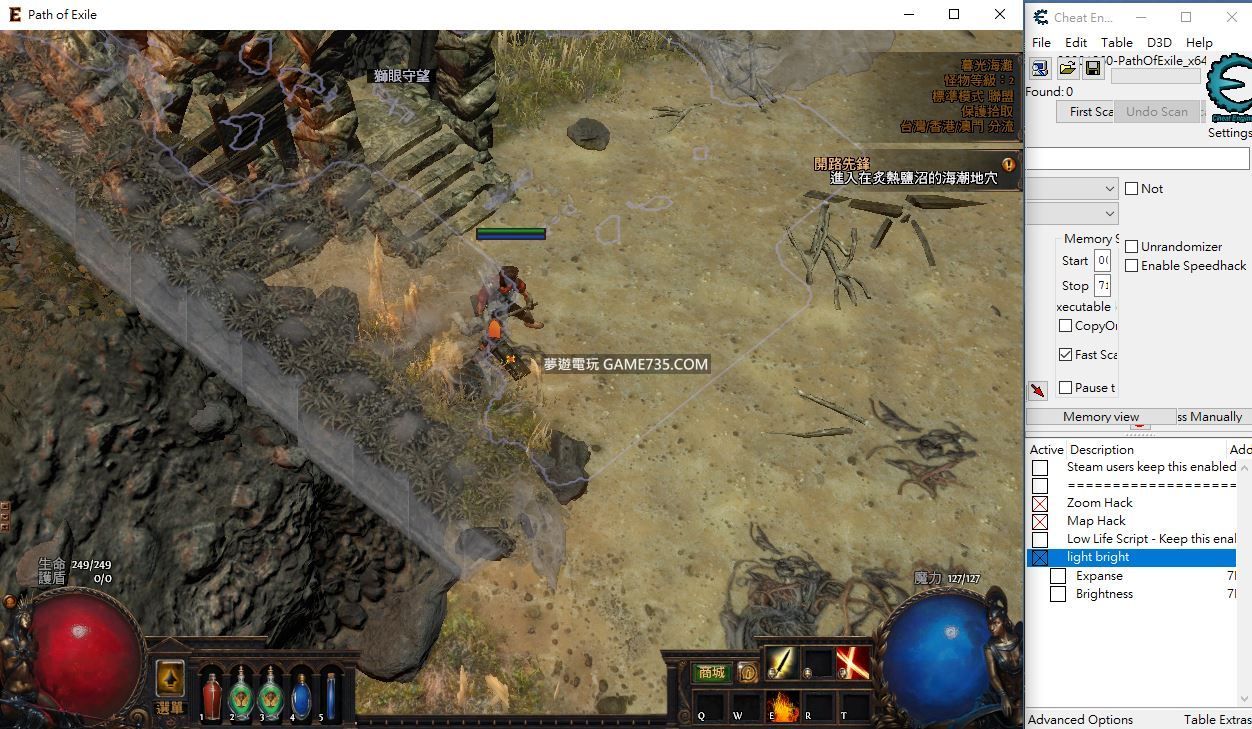Click the gold coin icon beside 商城
The height and width of the screenshot is (729, 1252).
pos(747,673)
